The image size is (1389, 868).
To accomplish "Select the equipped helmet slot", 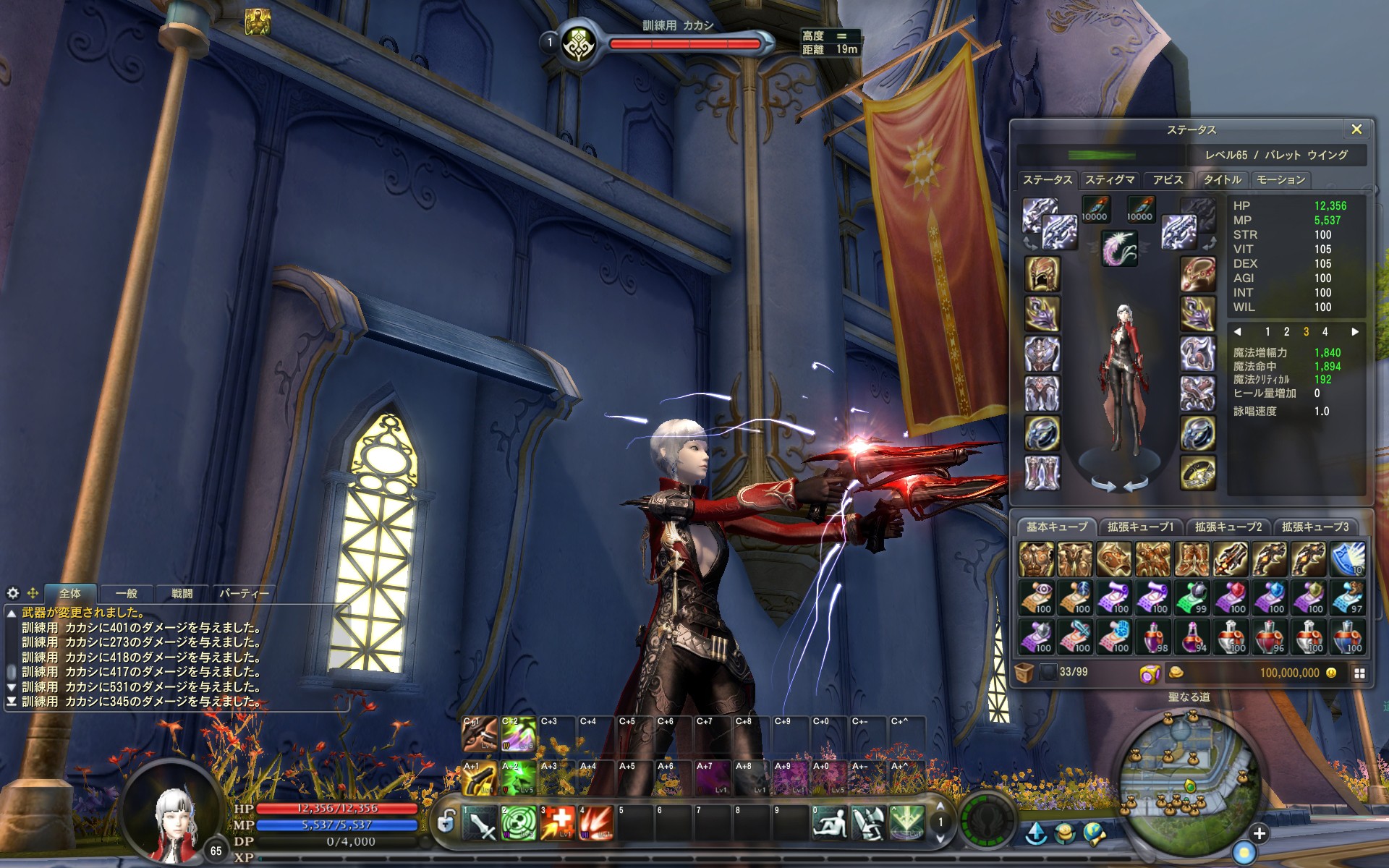I will (1042, 274).
